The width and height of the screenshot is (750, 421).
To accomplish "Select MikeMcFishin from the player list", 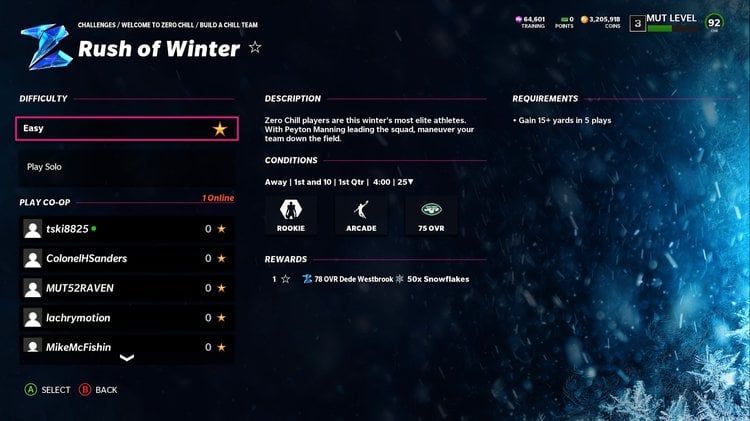I will [x=127, y=346].
